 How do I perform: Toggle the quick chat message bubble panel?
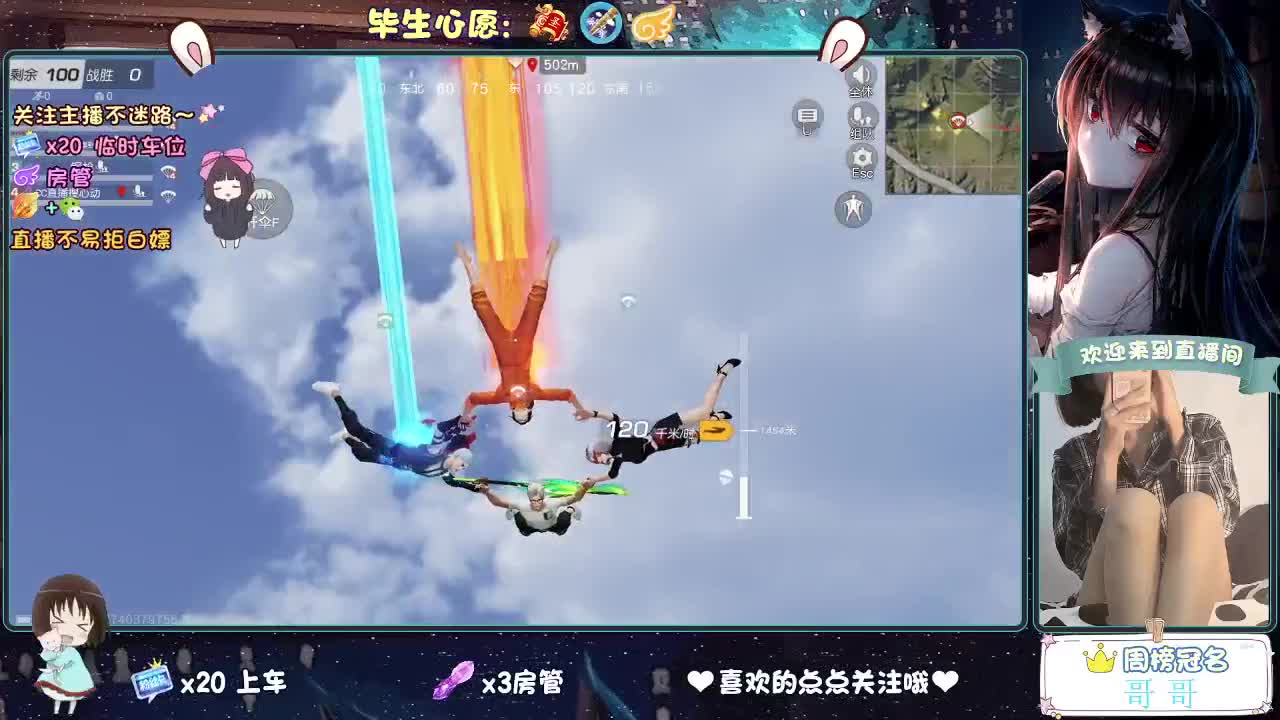pyautogui.click(x=807, y=117)
